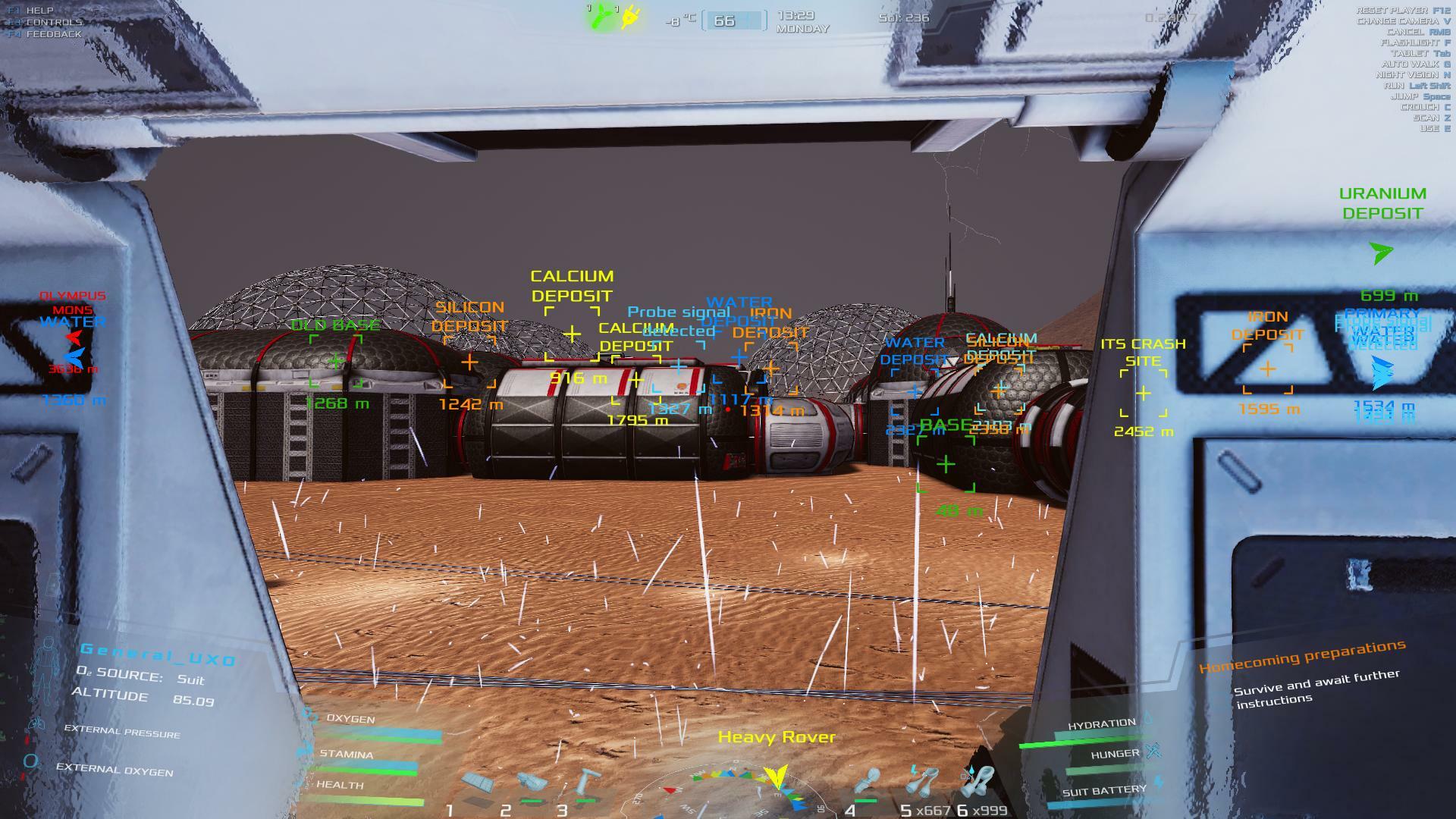Click the yellow power plug alert icon

tap(630, 17)
